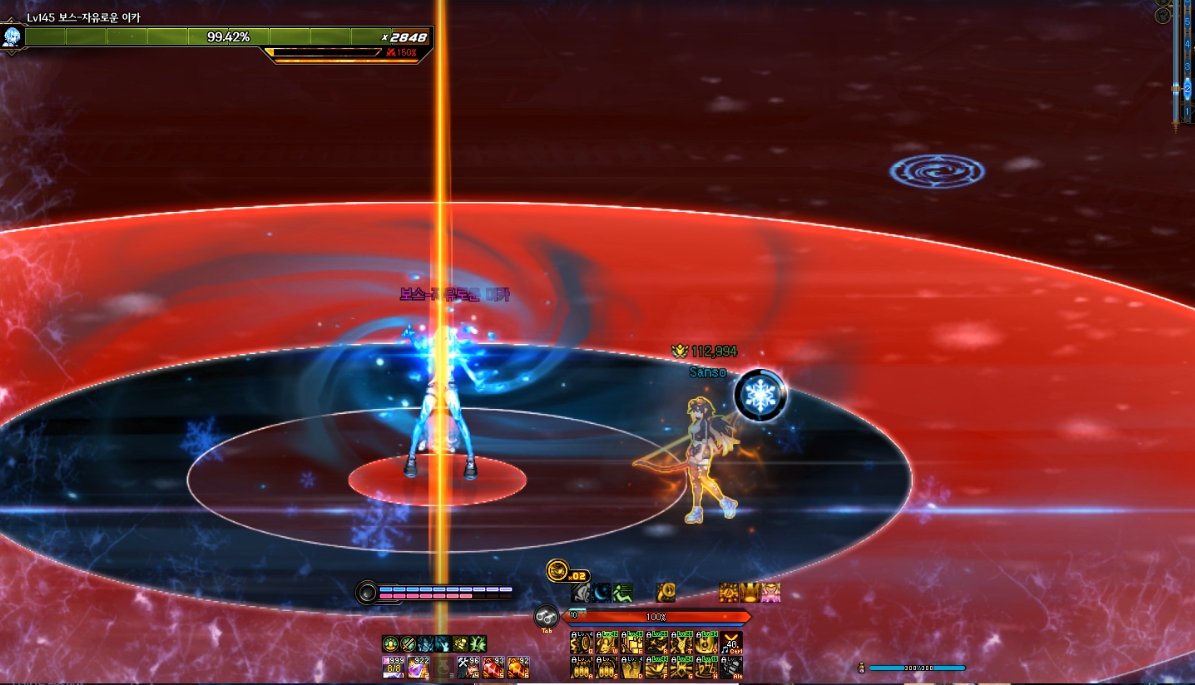This screenshot has width=1195, height=685.
Task: Click the blue crescent moon buff icon
Action: 602,594
